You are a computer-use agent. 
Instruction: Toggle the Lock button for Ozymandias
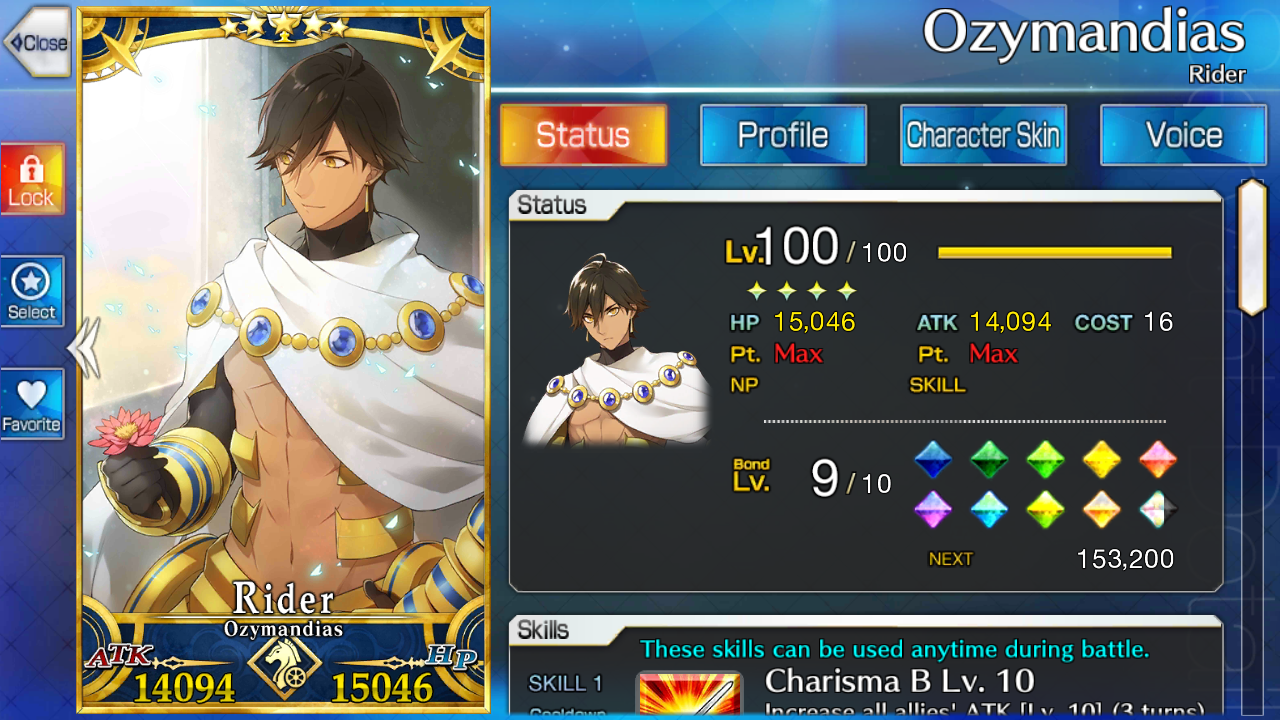click(x=32, y=179)
